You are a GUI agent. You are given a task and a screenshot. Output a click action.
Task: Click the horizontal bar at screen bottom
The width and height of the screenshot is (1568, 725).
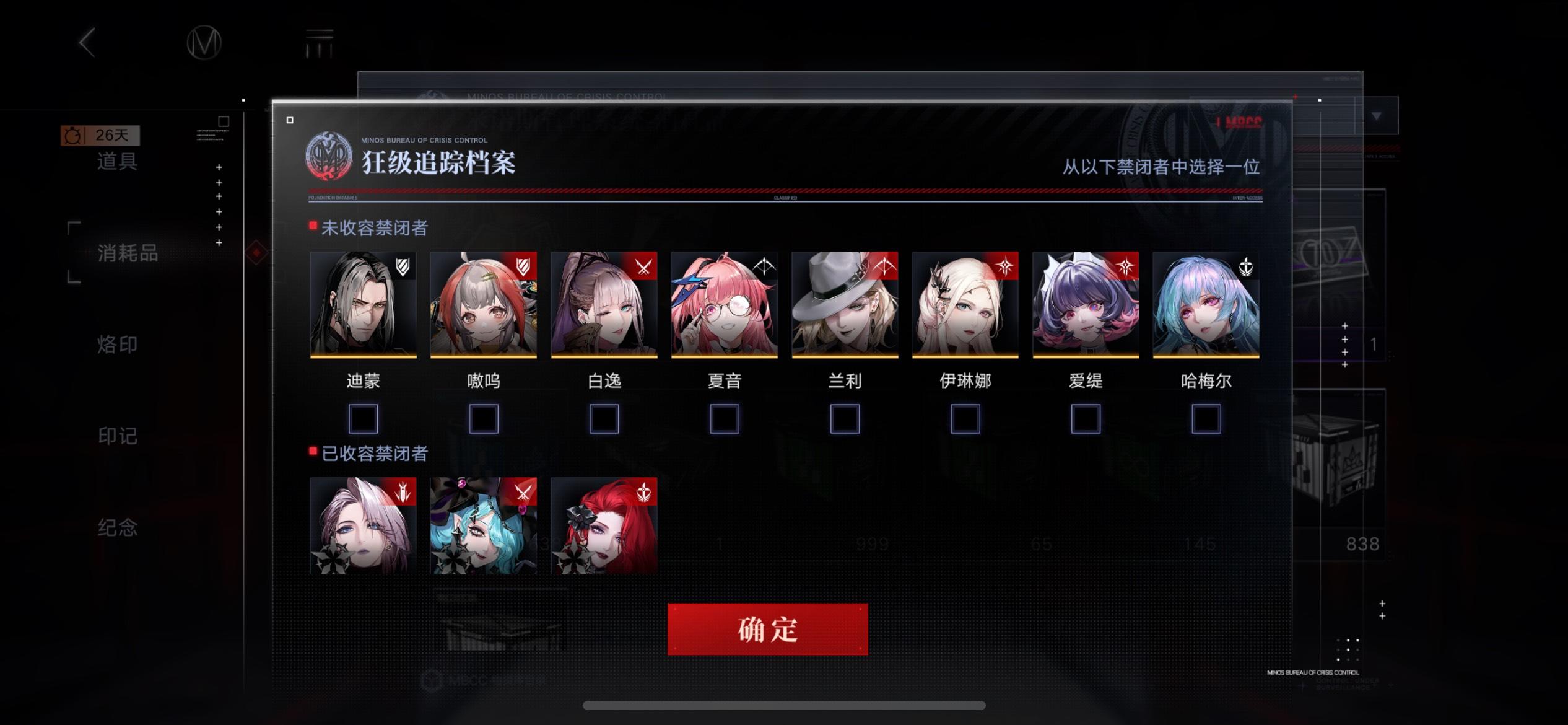[784, 706]
